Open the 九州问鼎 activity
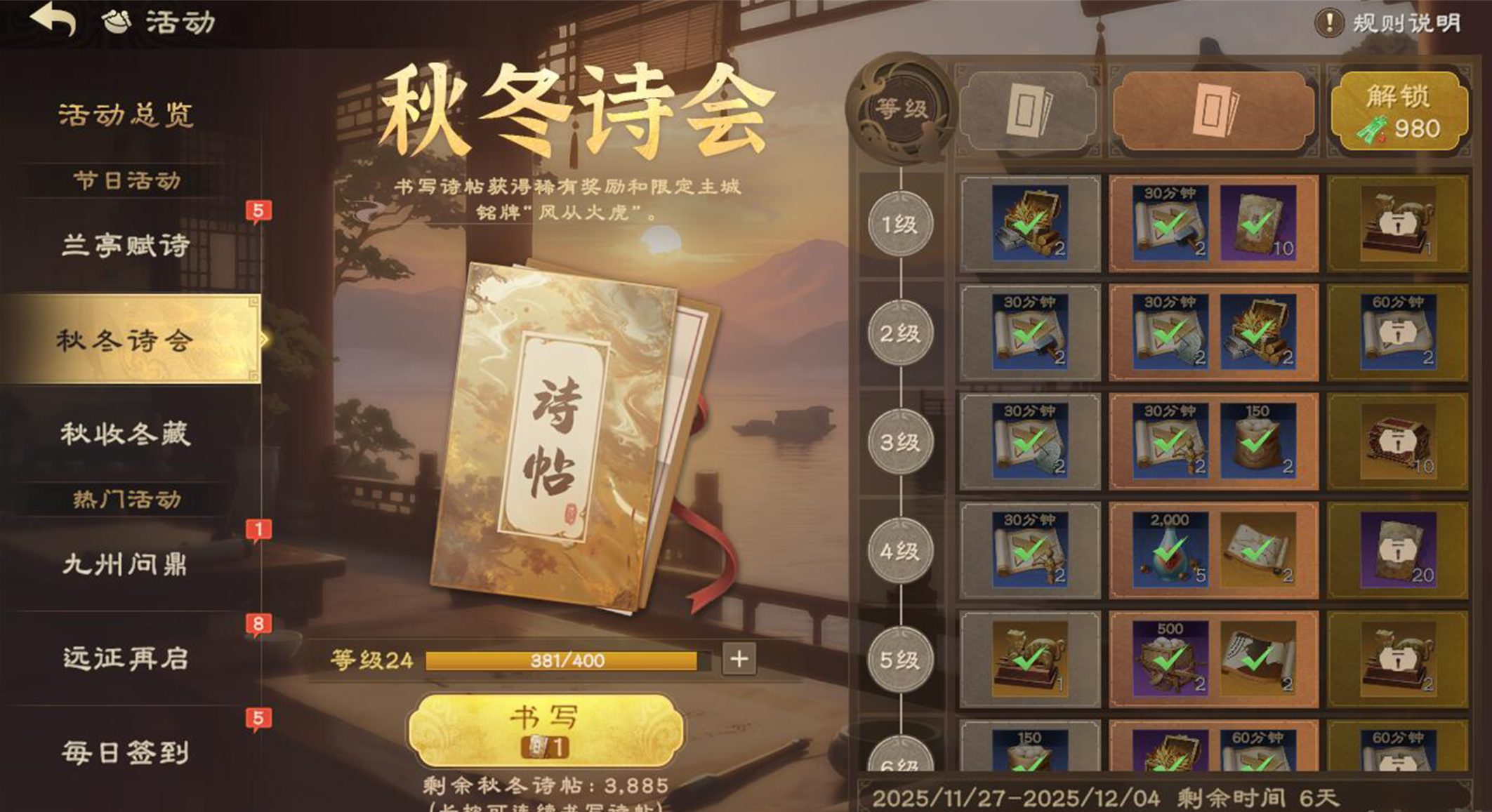Viewport: 1492px width, 812px height. (x=126, y=564)
